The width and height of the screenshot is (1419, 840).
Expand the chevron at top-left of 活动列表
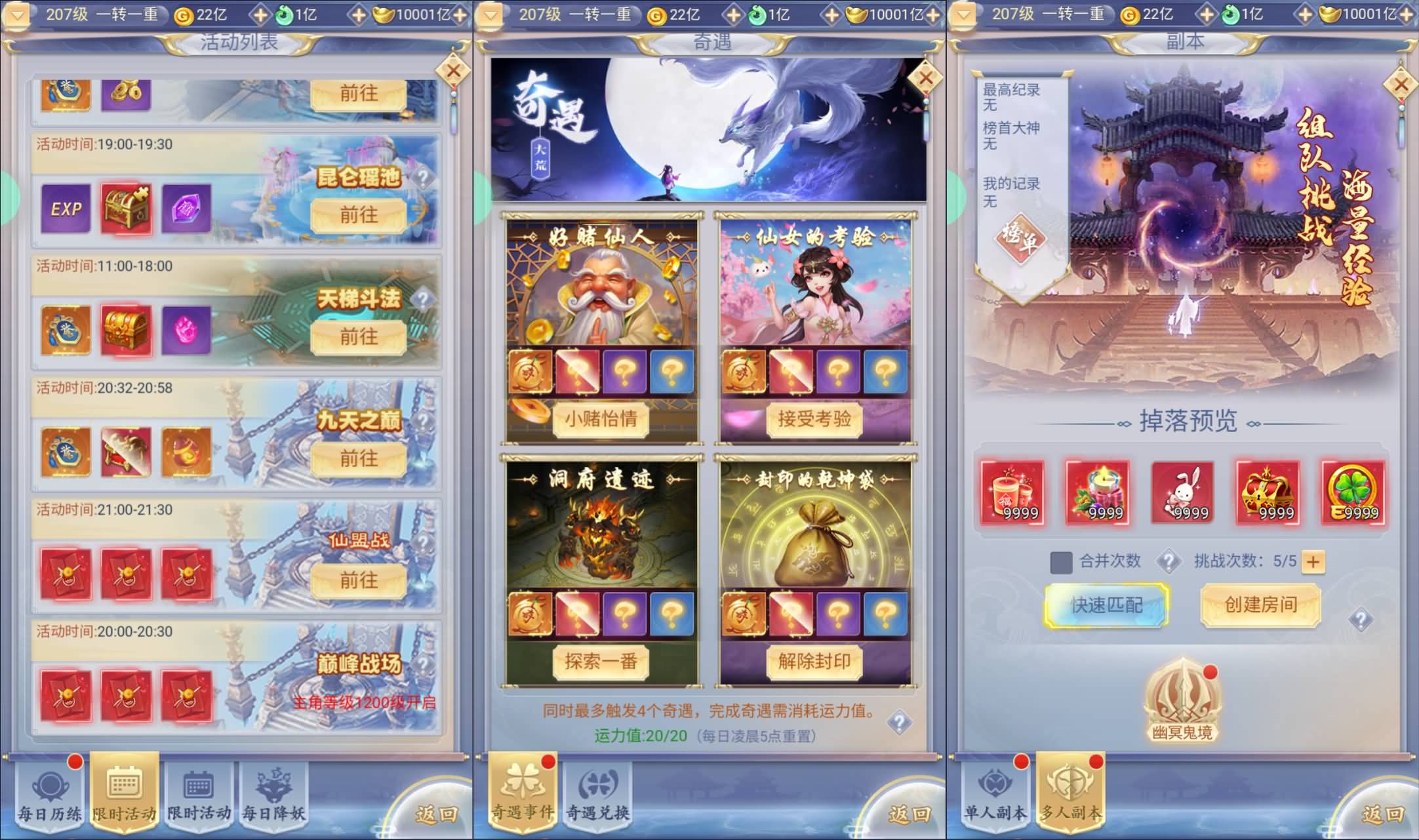tap(16, 14)
